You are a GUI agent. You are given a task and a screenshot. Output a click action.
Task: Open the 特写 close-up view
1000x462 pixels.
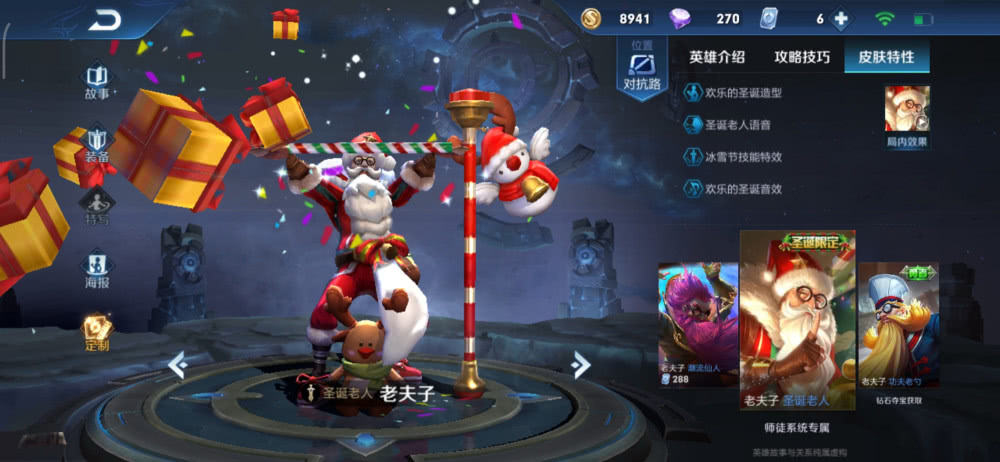[x=97, y=207]
